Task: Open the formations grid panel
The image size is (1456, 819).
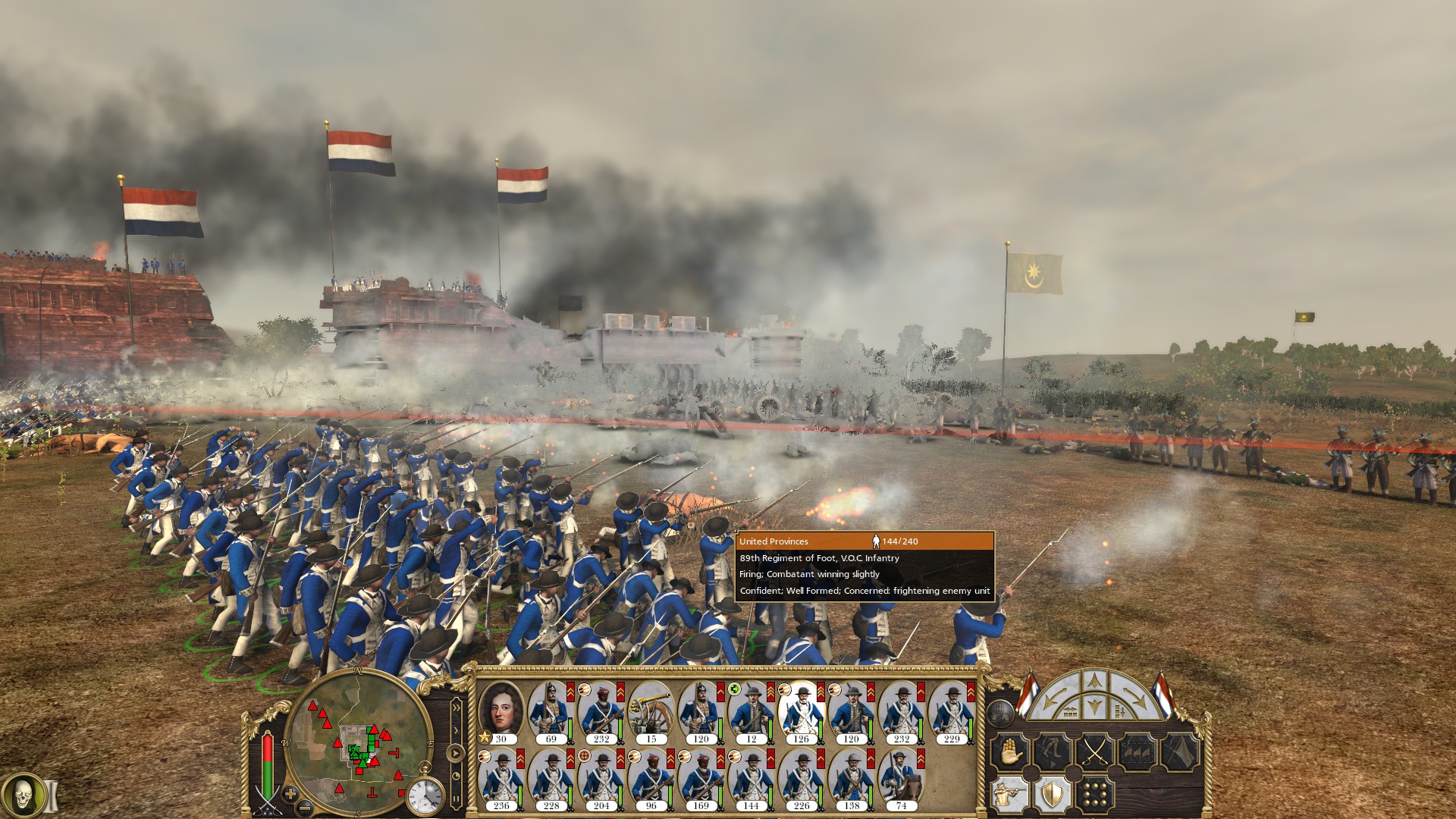Action: (1094, 792)
